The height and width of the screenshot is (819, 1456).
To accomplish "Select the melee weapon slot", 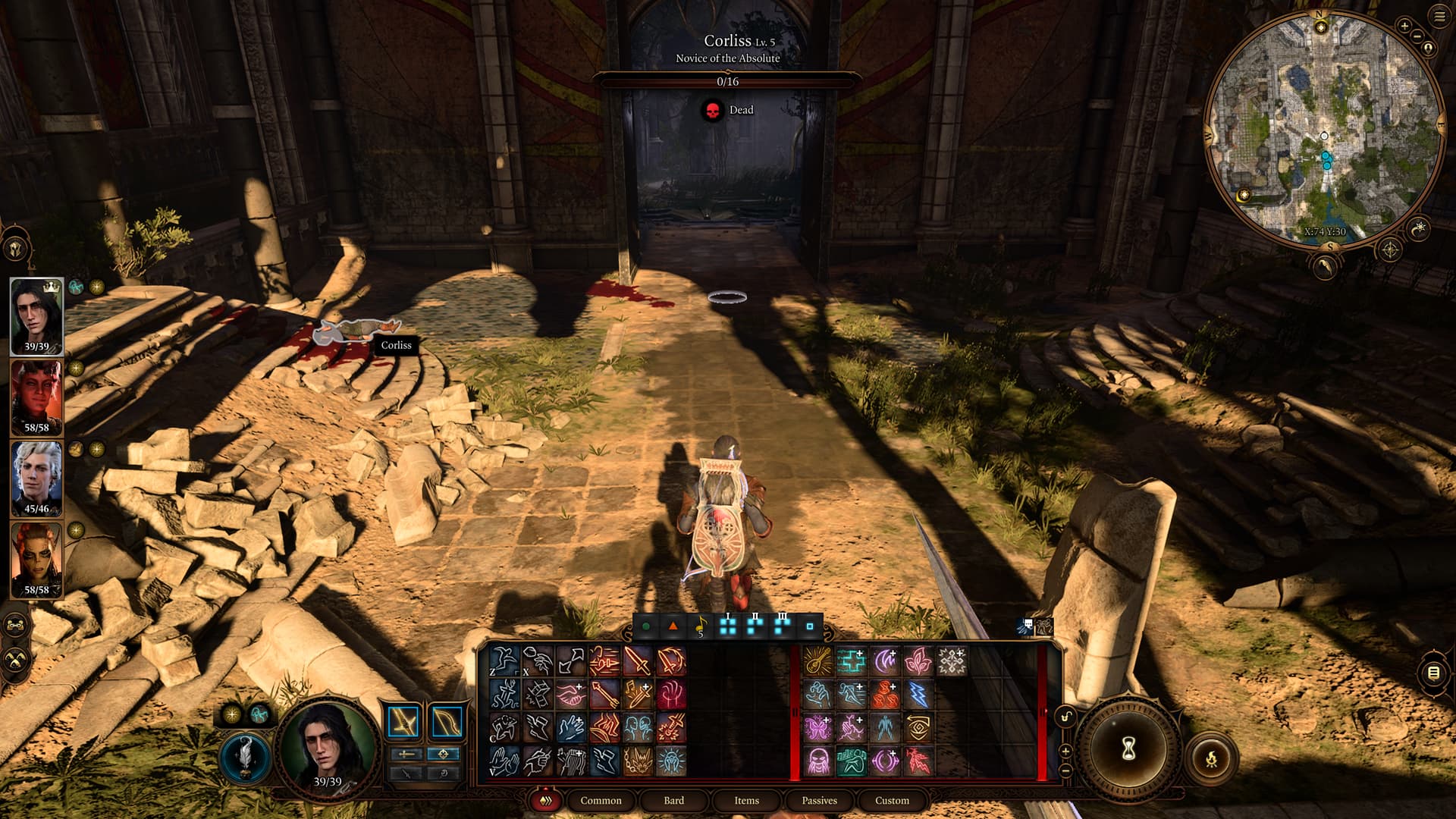I will (403, 723).
